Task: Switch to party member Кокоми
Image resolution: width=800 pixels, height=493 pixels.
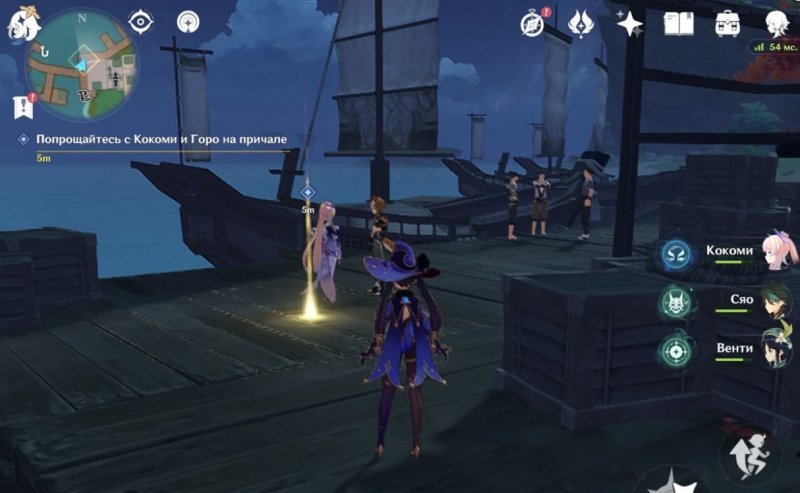Action: coord(742,253)
